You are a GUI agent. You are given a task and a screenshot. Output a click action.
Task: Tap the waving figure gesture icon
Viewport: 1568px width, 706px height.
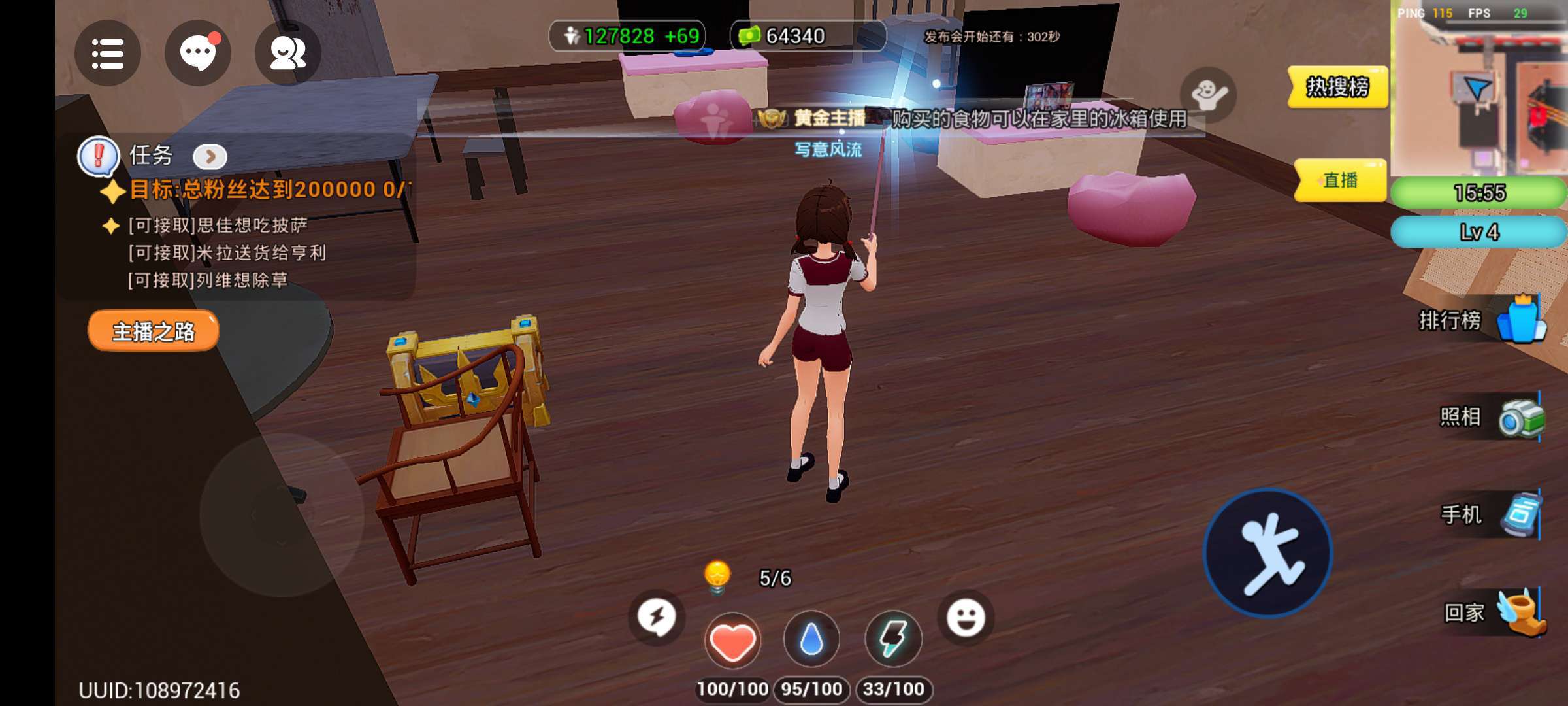(1208, 95)
